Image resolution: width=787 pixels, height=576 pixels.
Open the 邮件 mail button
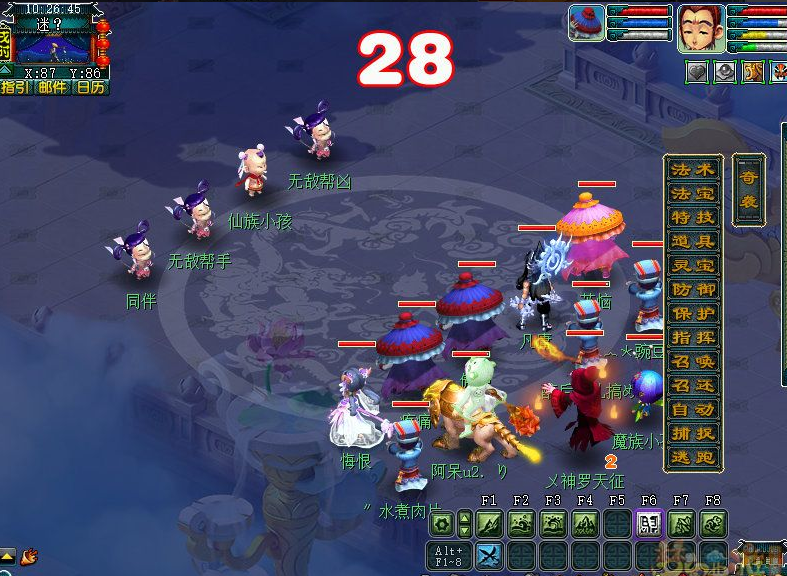point(52,87)
